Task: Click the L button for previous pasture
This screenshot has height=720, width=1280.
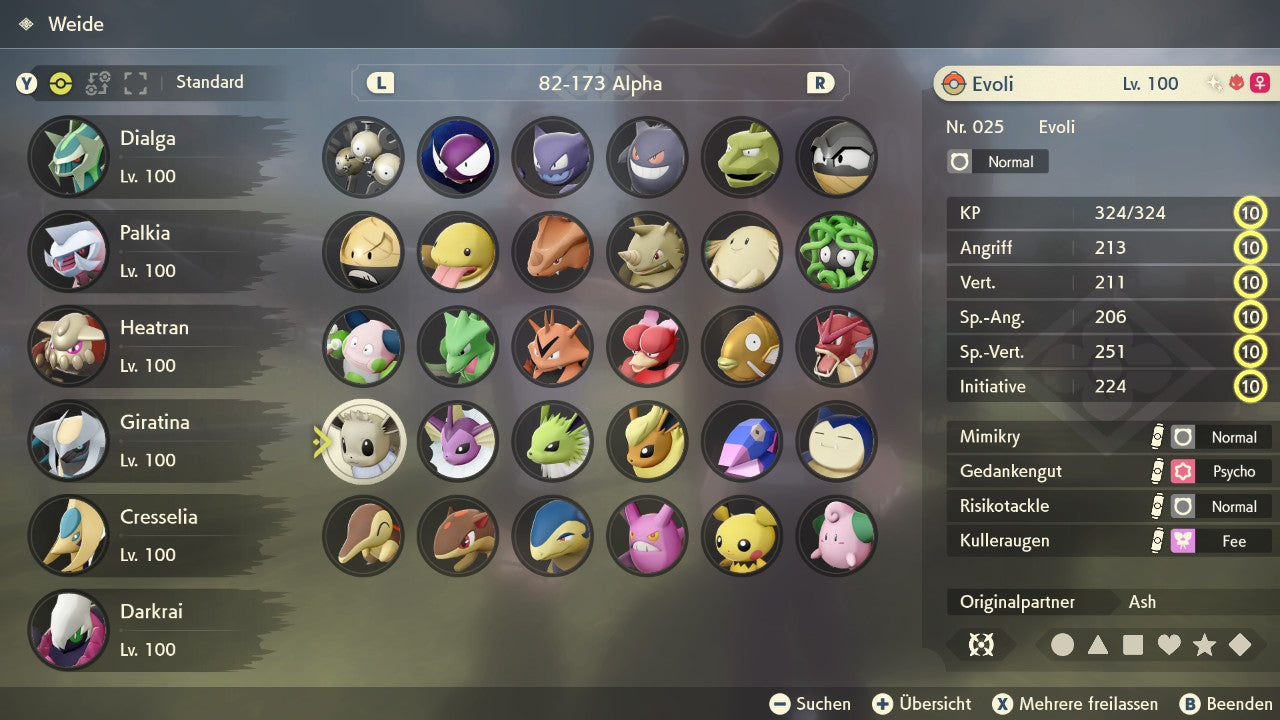Action: pos(379,84)
